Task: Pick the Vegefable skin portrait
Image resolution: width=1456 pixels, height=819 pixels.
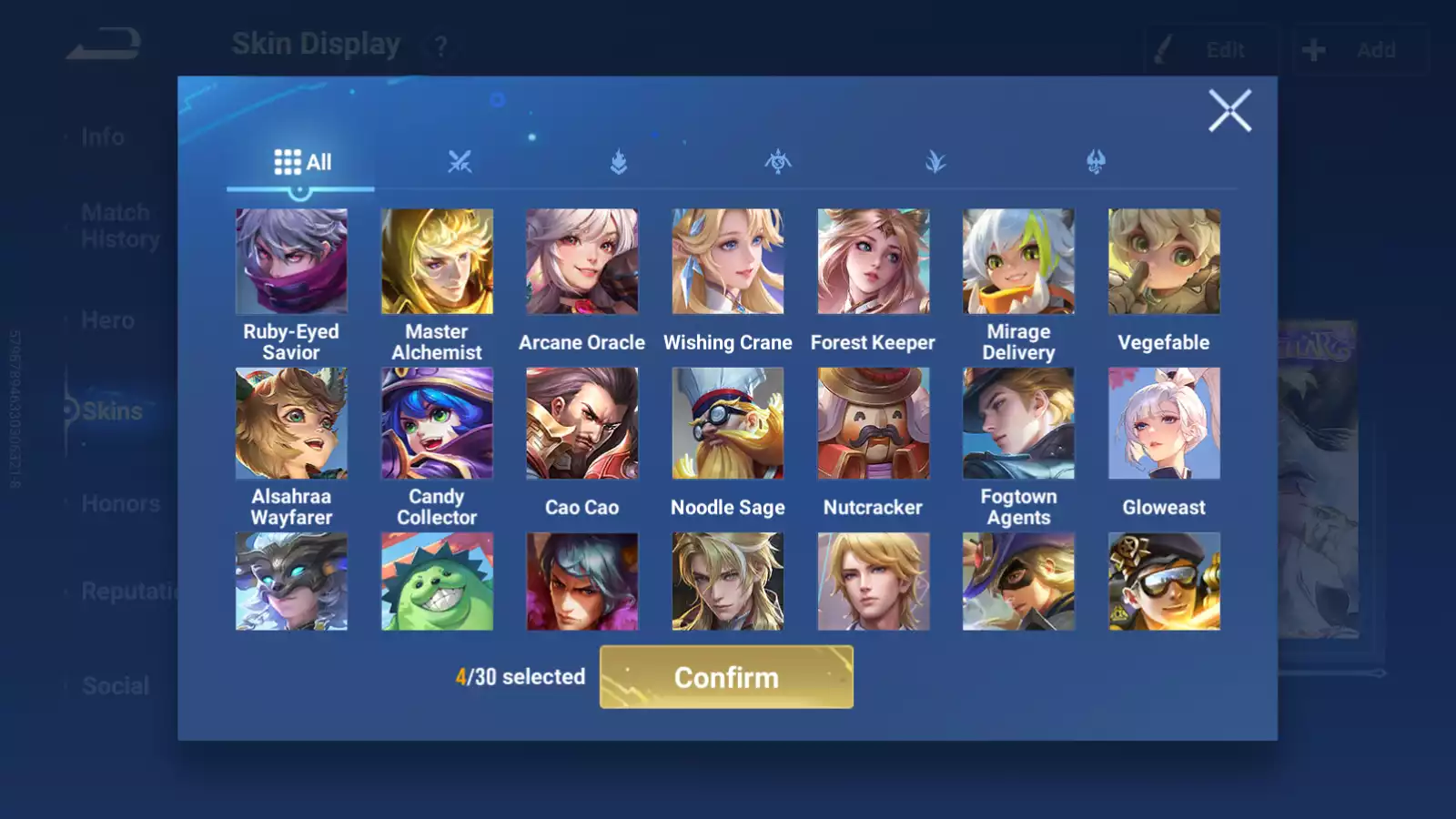Action: pos(1164,262)
